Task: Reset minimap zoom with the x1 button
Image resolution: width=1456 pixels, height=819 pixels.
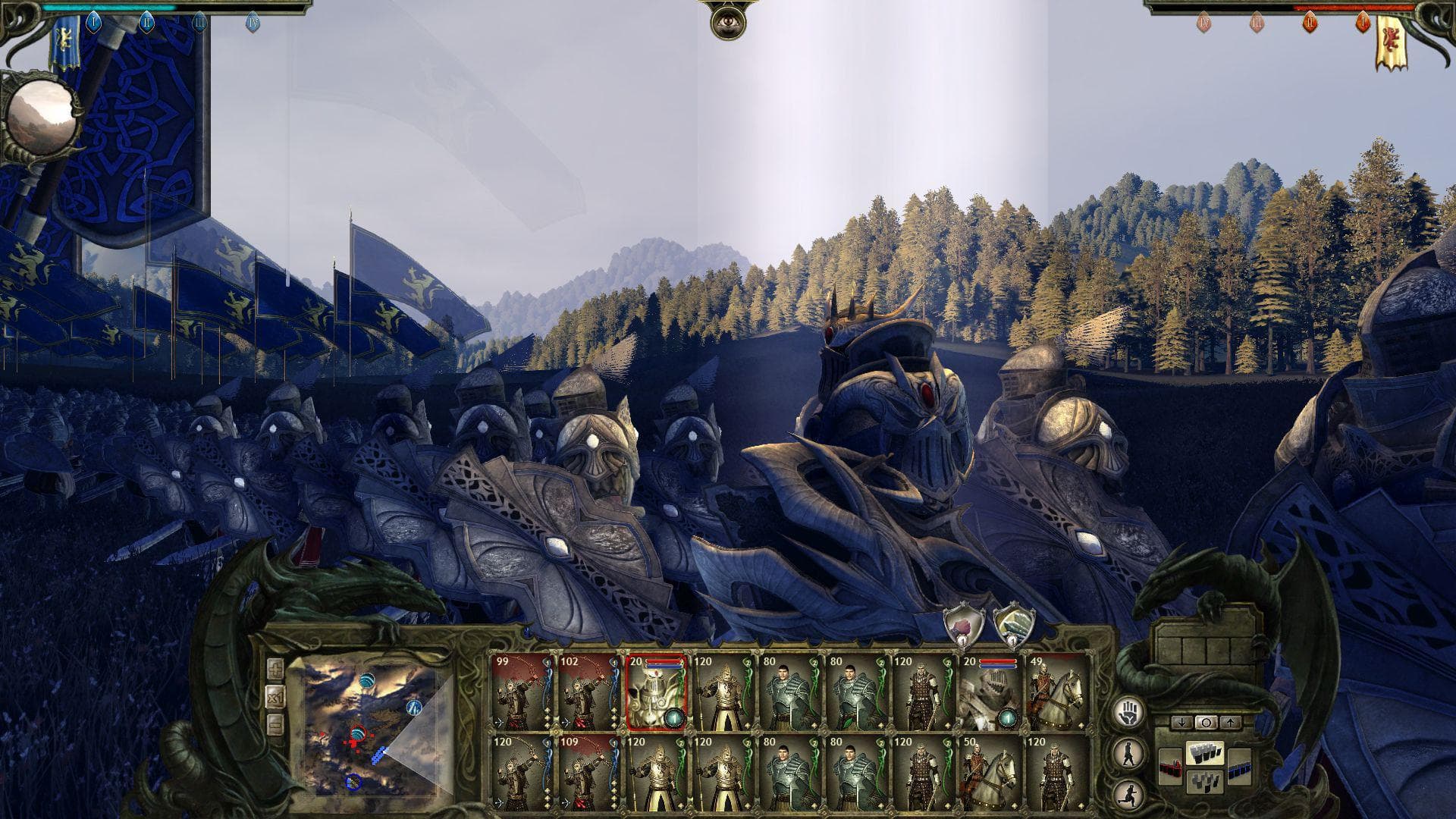Action: coord(275,698)
